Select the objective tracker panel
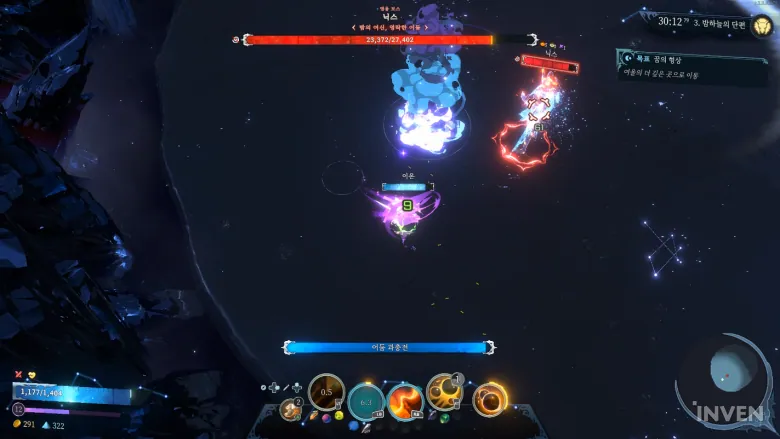Viewport: 780px width, 439px height. point(691,66)
